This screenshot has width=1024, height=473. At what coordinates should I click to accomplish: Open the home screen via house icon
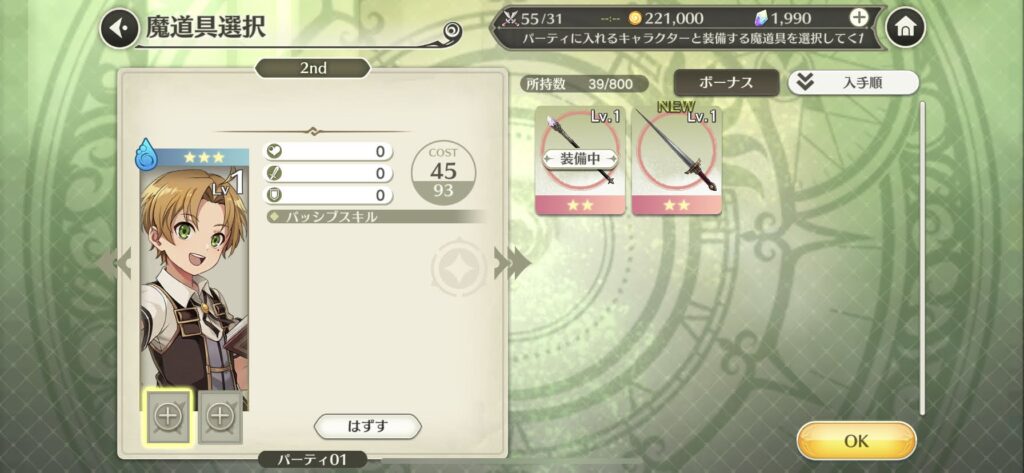905,28
